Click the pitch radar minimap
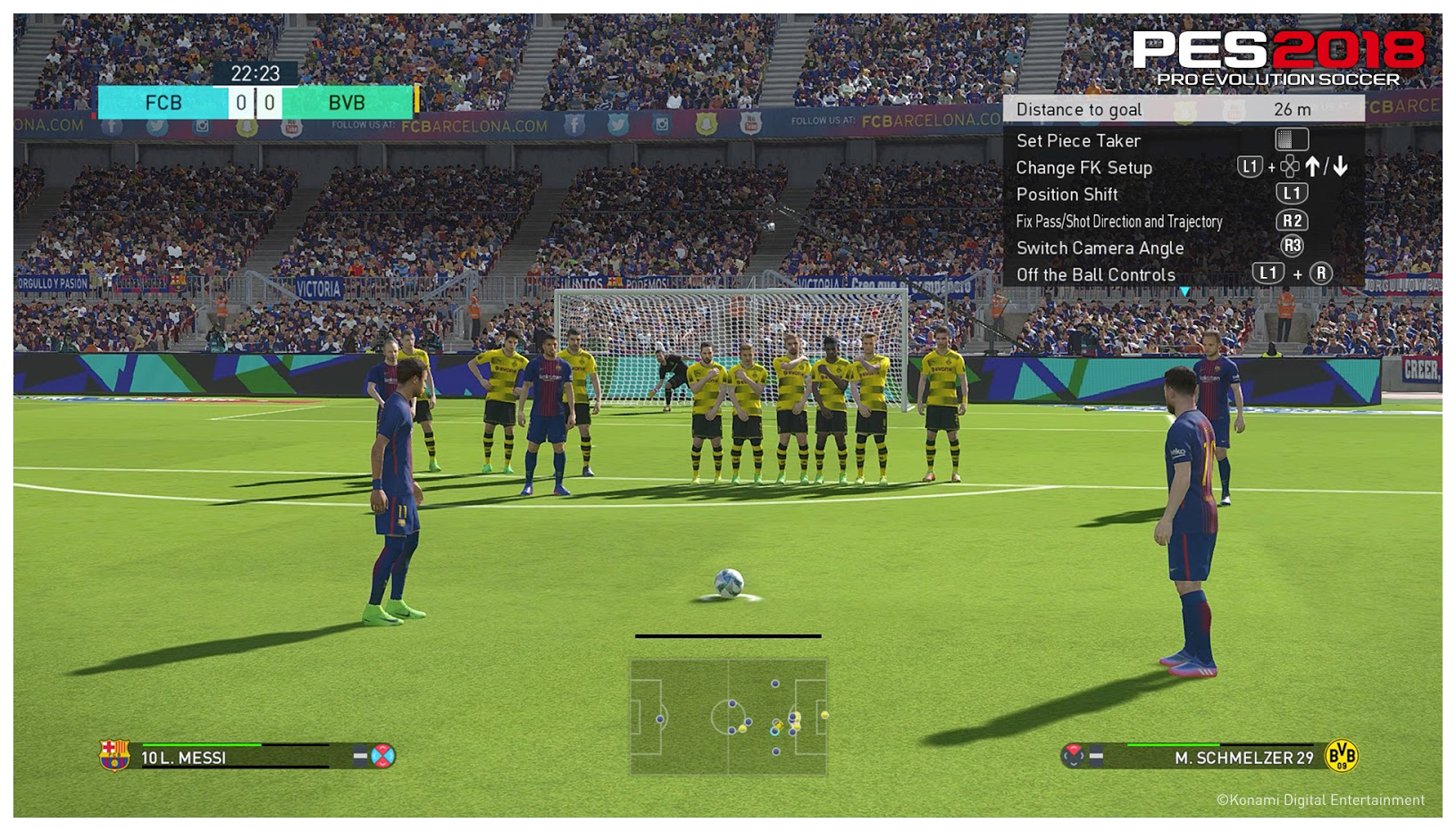 tap(728, 717)
